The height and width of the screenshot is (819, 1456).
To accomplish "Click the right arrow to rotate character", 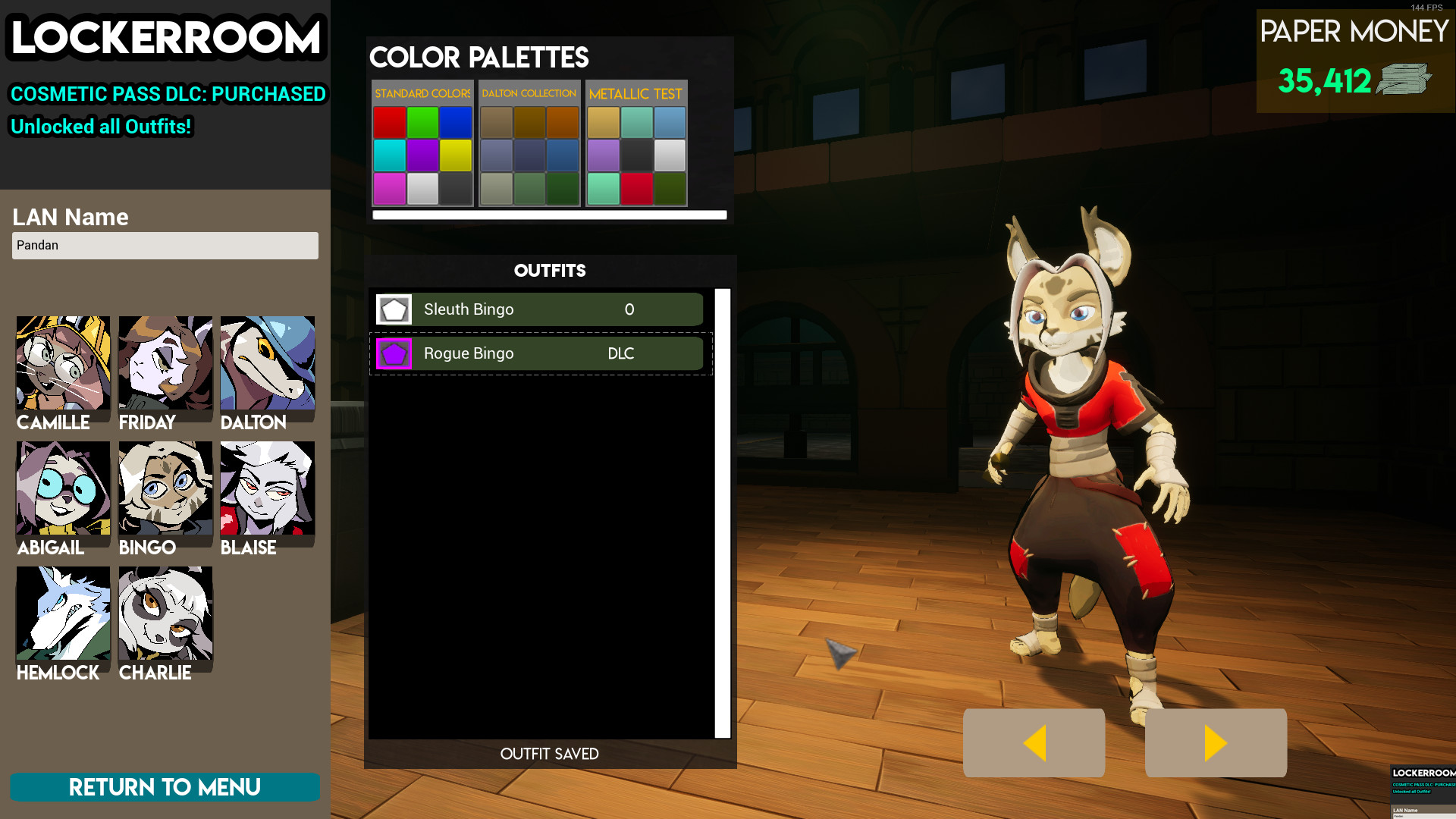I will click(x=1215, y=742).
